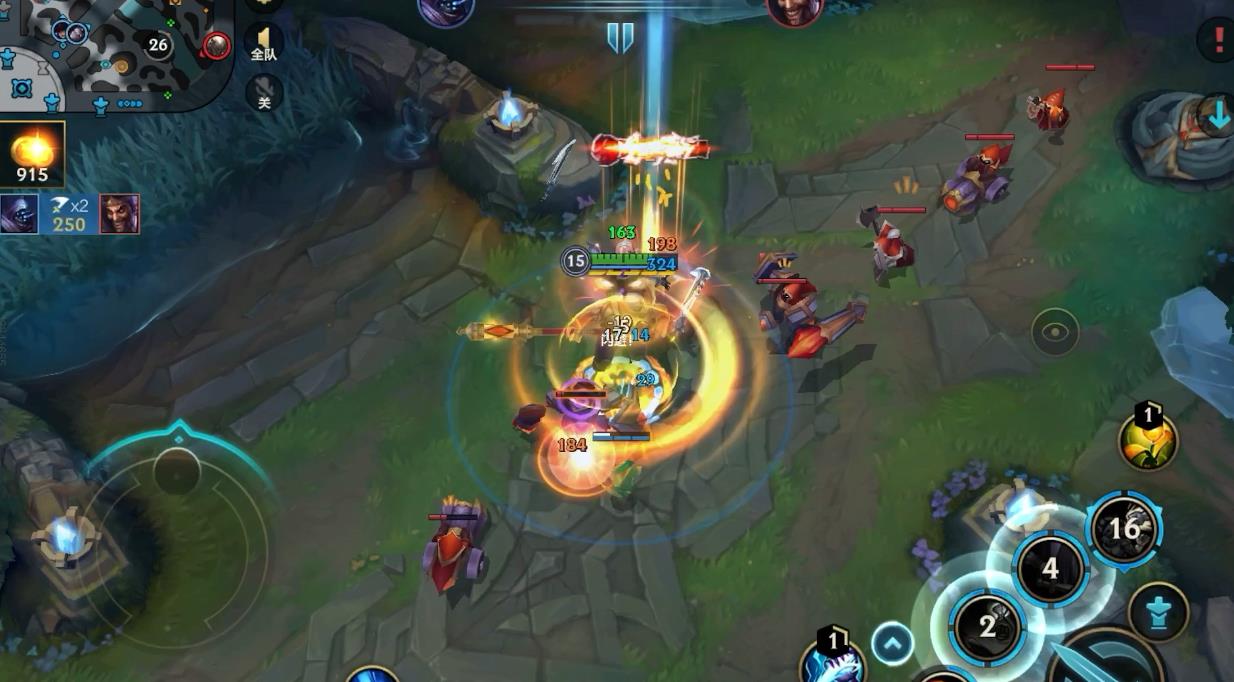Cast the icy blue summoner spell

point(833,662)
